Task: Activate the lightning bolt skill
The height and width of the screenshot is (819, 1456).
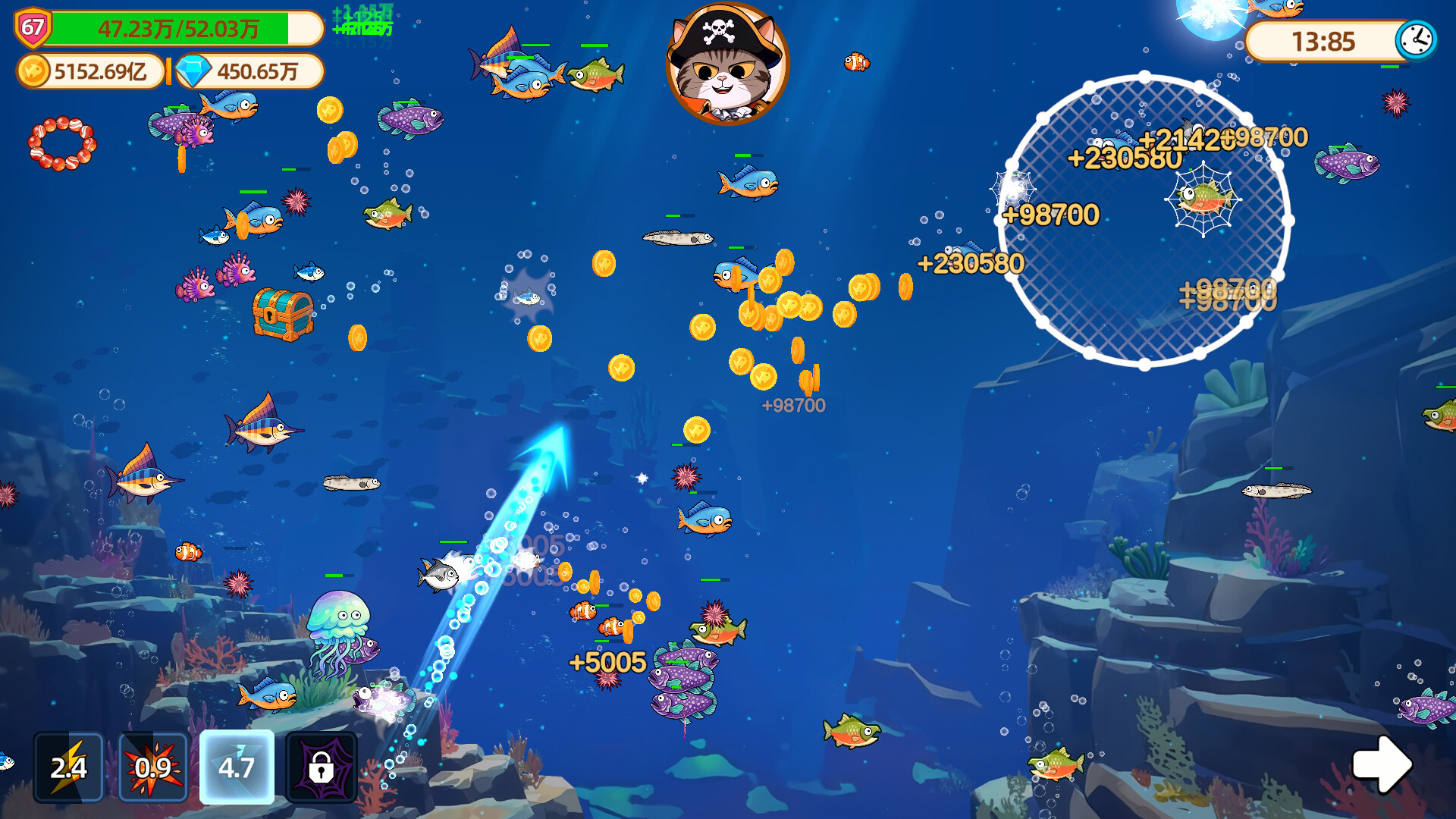Action: tap(68, 767)
